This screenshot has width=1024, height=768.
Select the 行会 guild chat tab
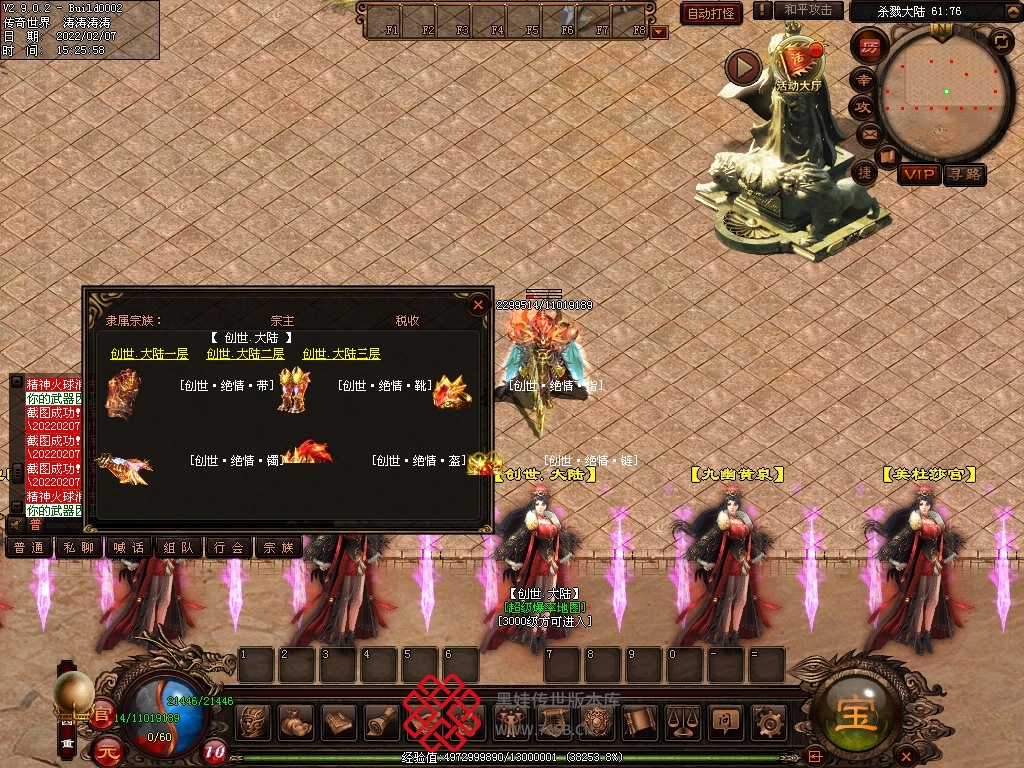point(229,547)
